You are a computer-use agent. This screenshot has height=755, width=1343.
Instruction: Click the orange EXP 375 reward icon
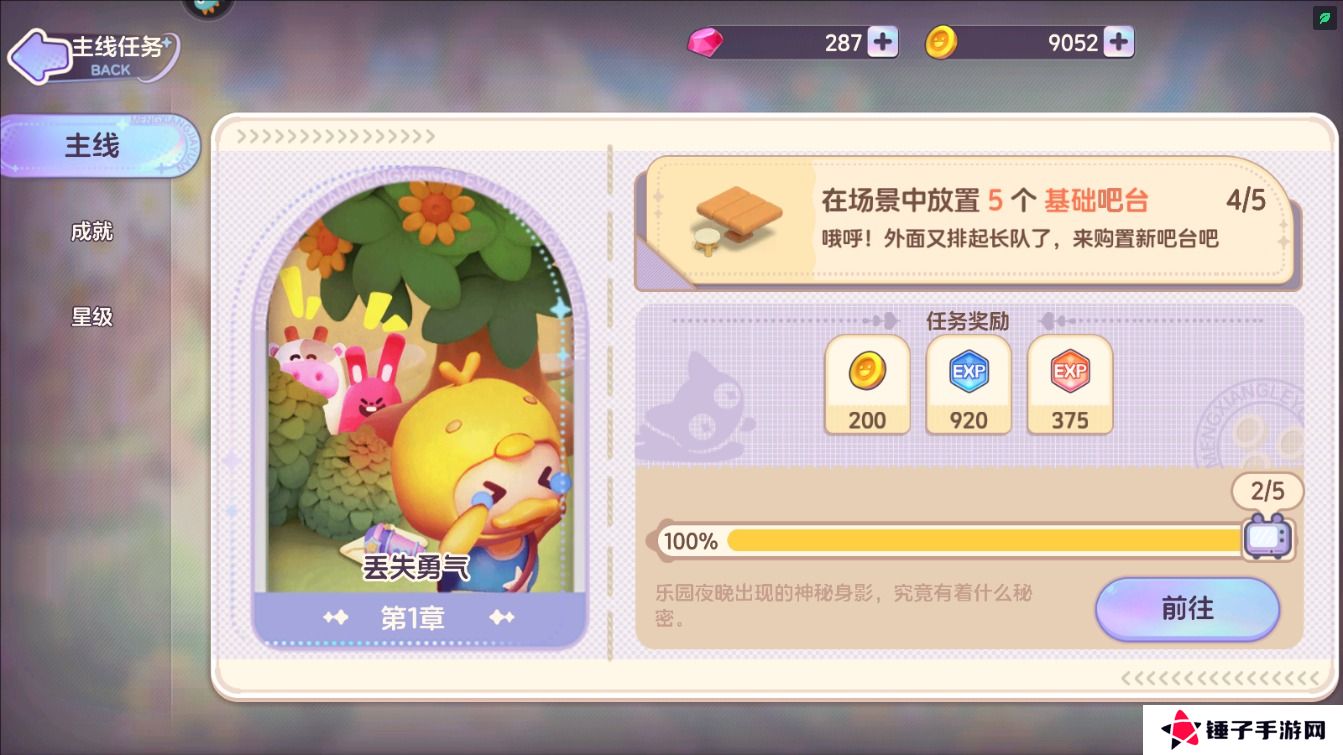pyautogui.click(x=1069, y=383)
